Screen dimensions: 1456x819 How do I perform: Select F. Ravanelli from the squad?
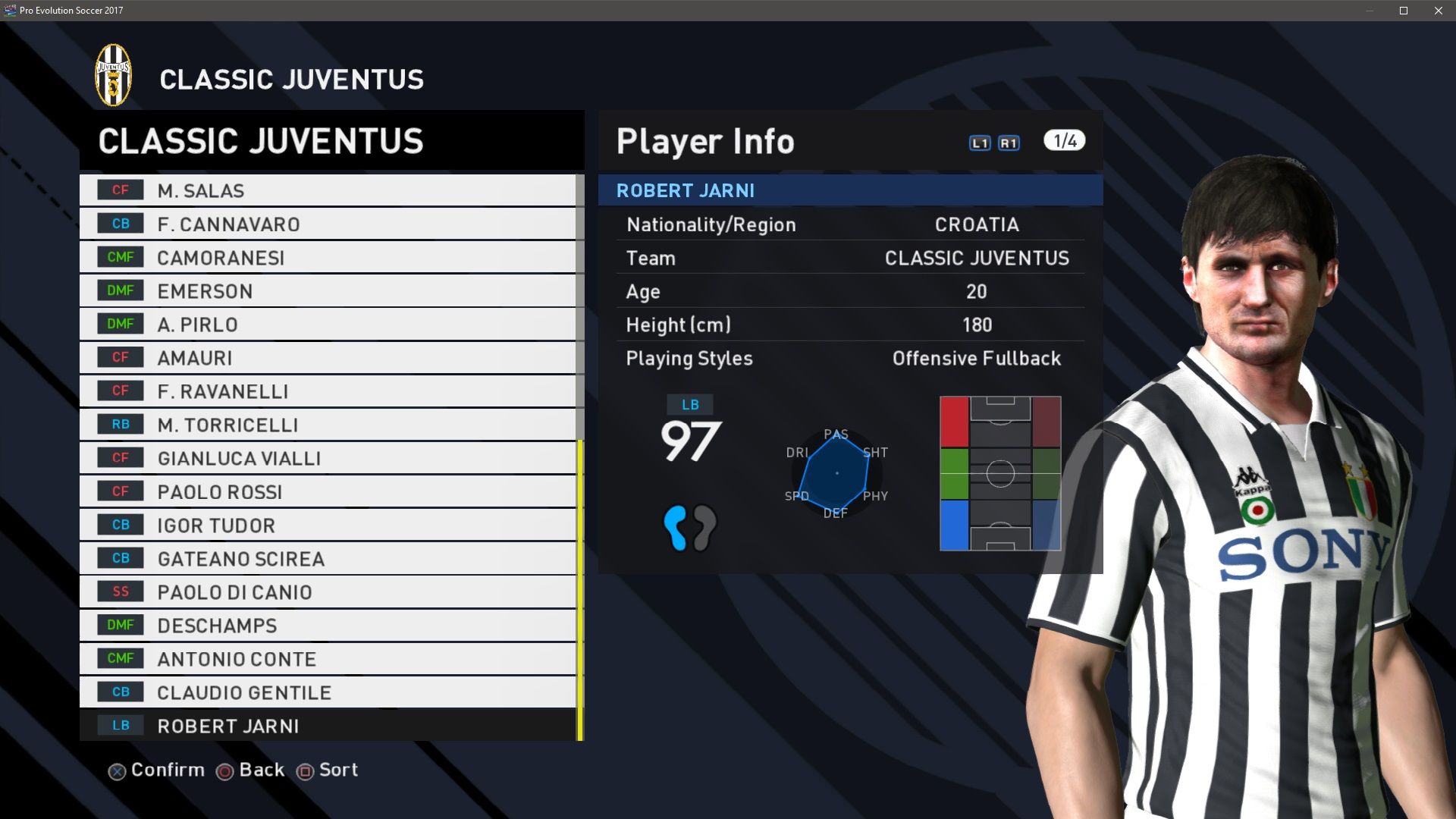pos(328,391)
